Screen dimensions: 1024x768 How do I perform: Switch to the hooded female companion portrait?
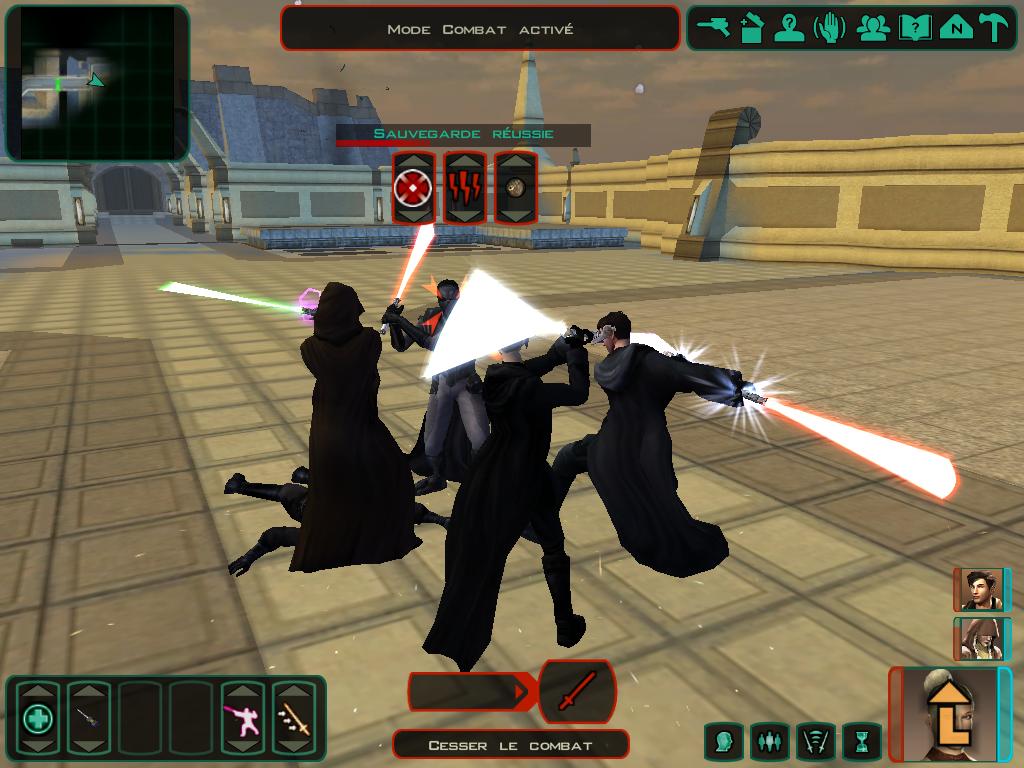pos(981,639)
